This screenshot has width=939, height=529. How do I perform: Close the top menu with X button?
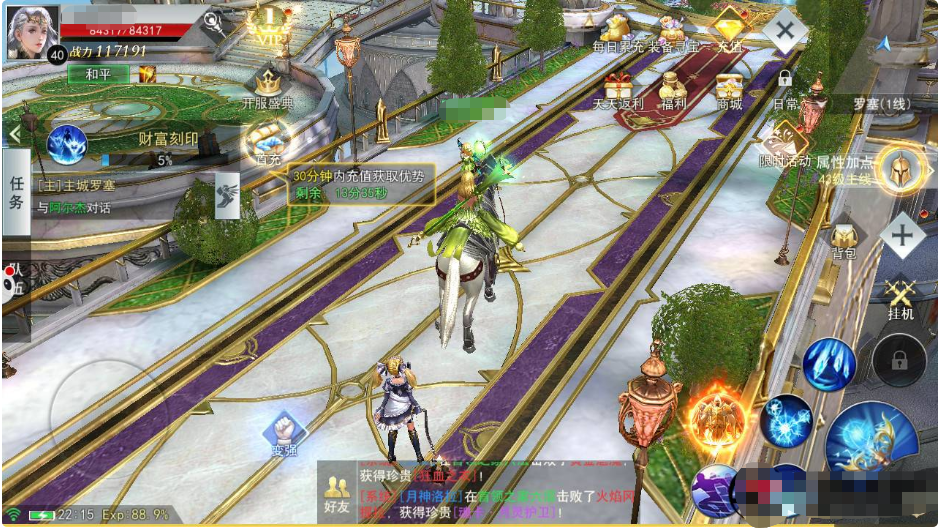point(785,27)
